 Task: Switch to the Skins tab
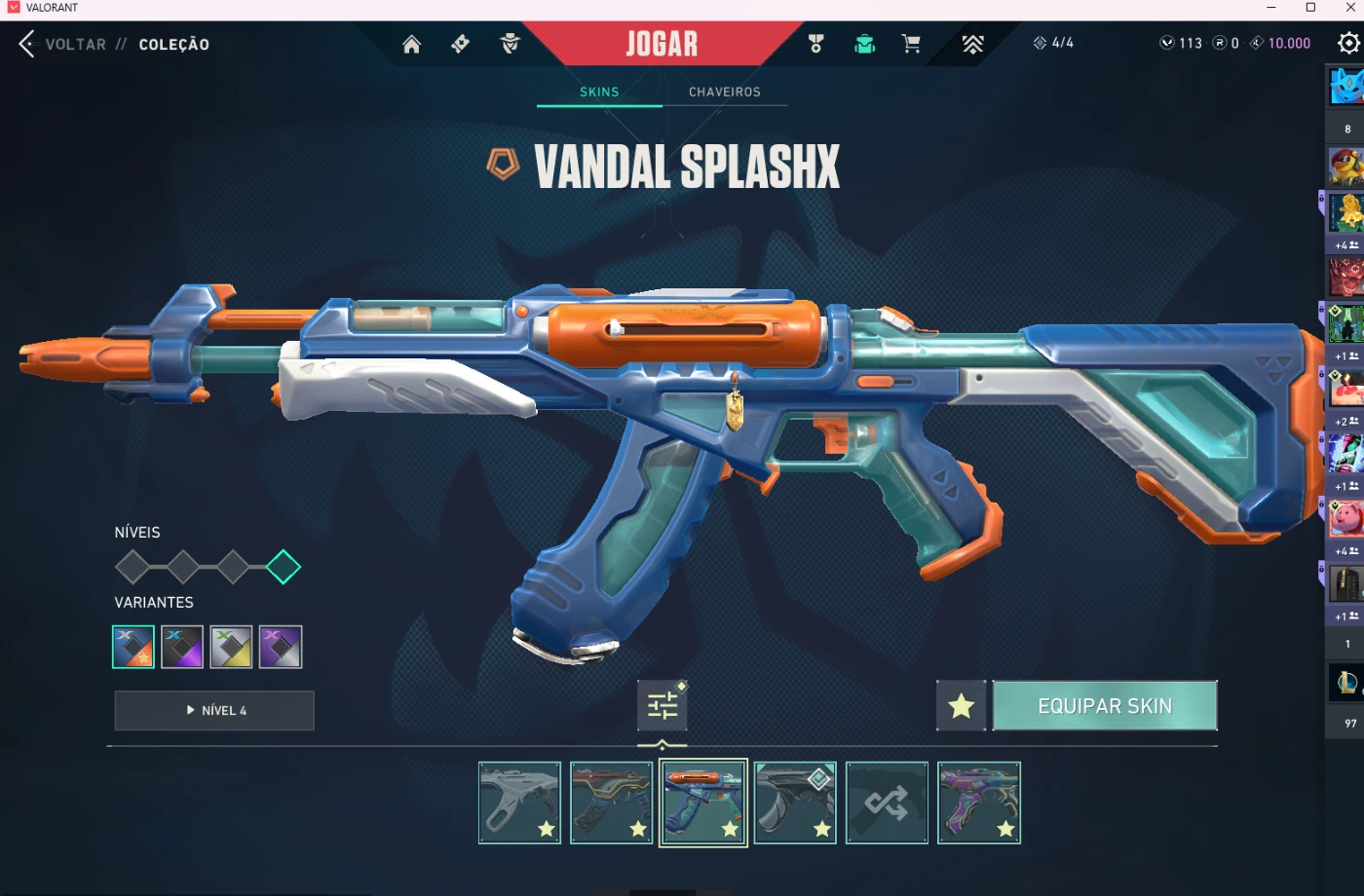point(599,92)
